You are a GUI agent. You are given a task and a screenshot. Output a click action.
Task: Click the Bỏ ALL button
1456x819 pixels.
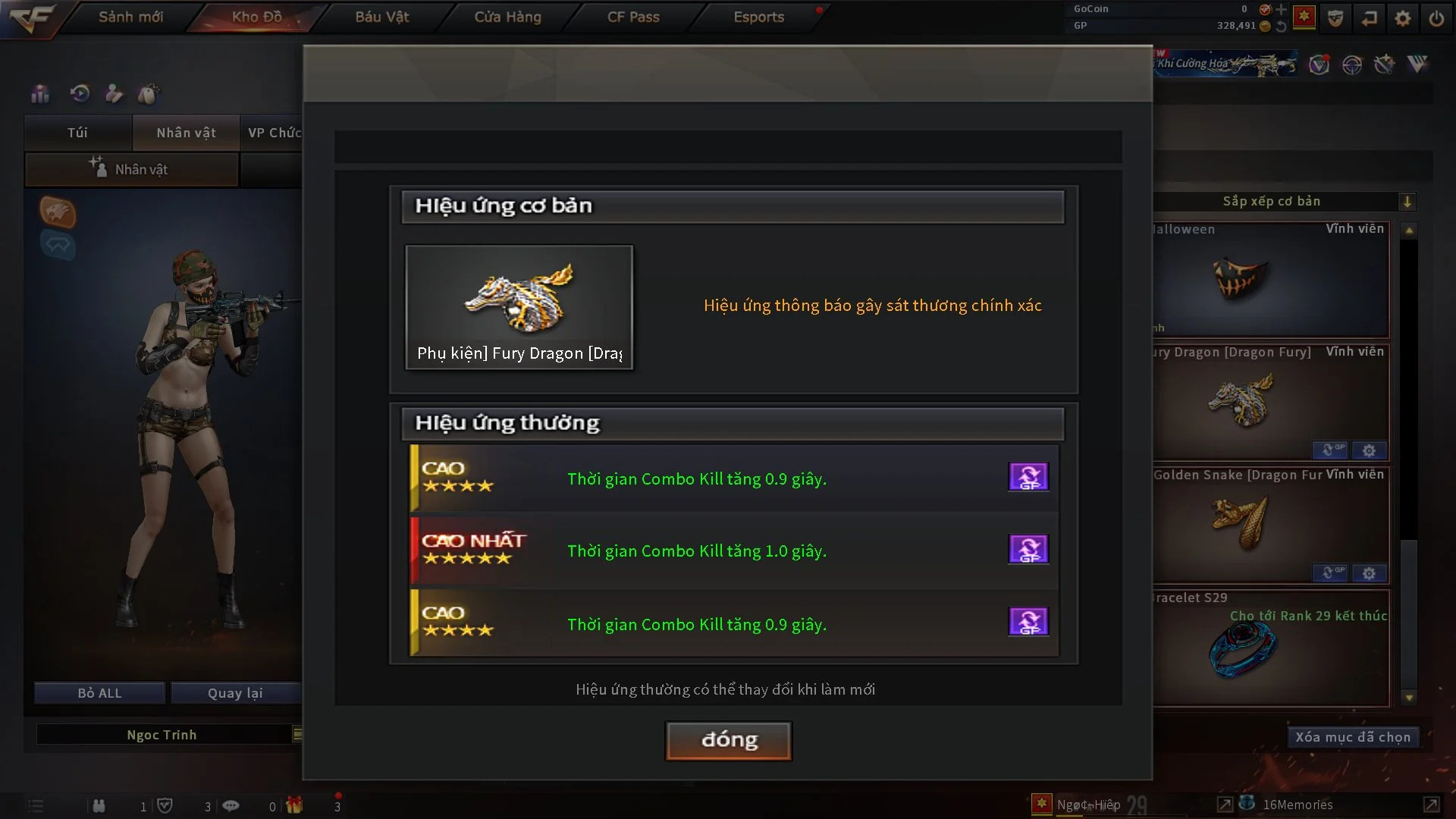point(99,693)
